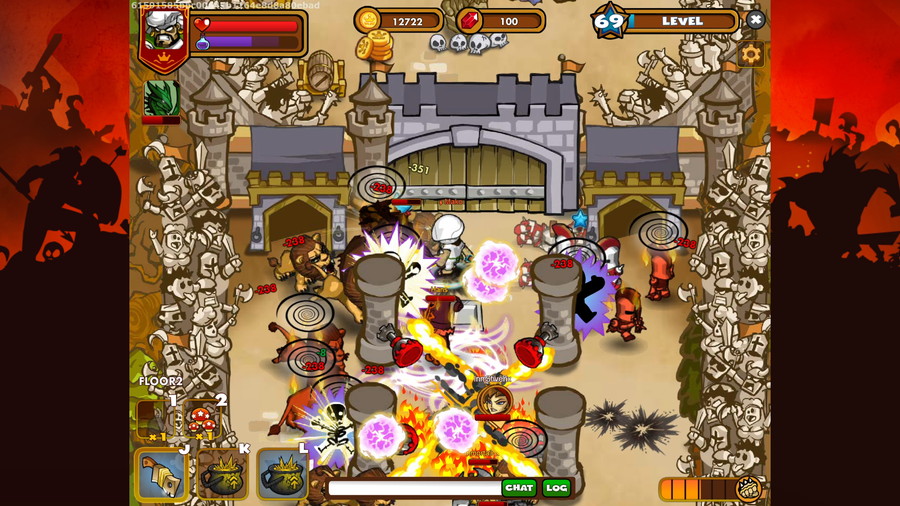Close the game with the X button
Viewport: 900px width, 506px height.
(755, 20)
